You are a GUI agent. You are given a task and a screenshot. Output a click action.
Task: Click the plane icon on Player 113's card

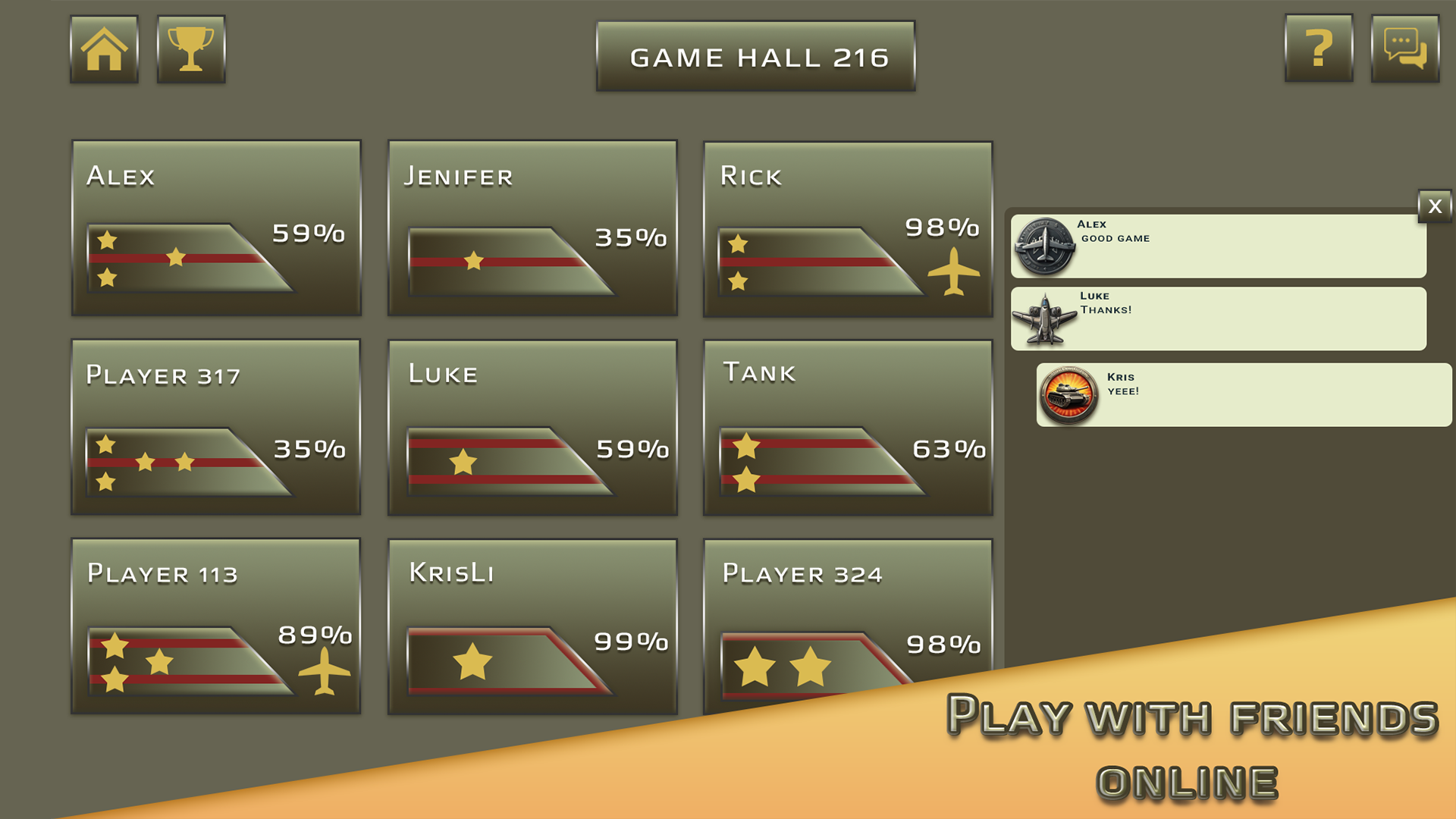(324, 671)
